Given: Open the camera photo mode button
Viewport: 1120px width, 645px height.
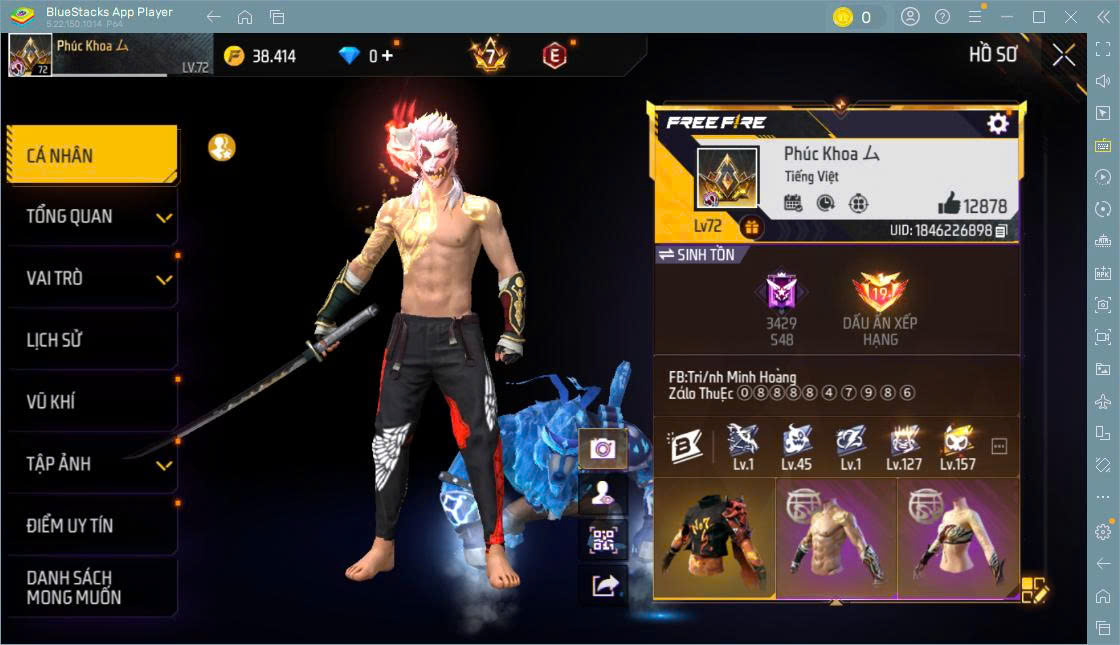Looking at the screenshot, I should [603, 448].
